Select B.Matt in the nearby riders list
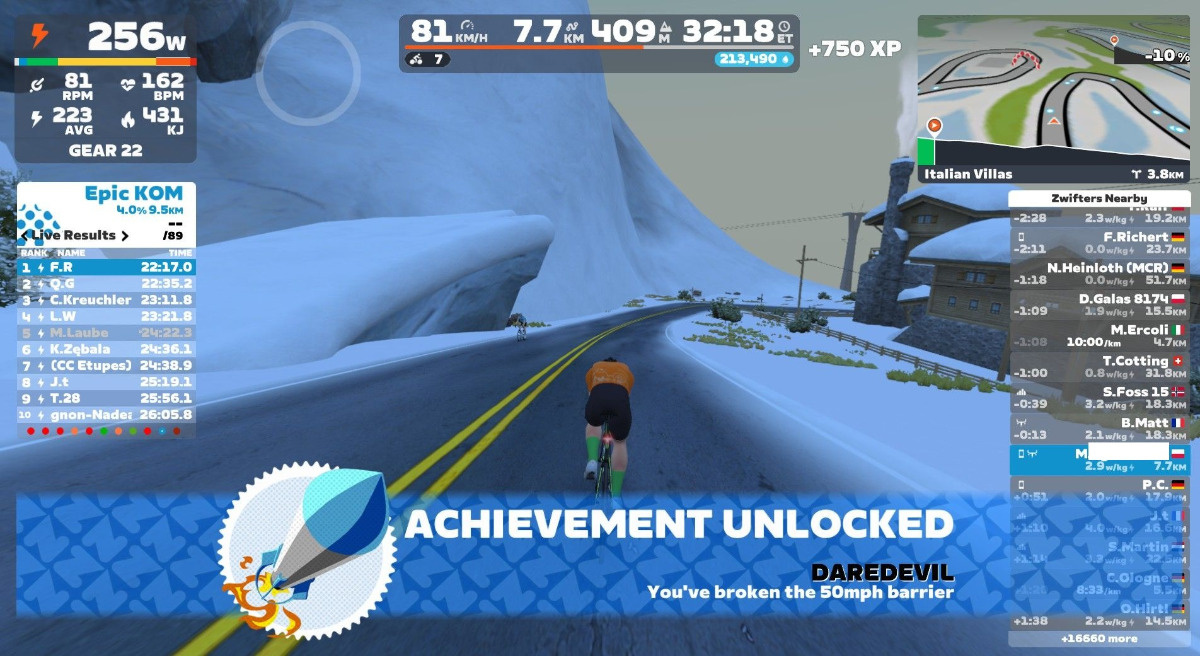Screen dimensions: 1200x656 coord(1099,429)
